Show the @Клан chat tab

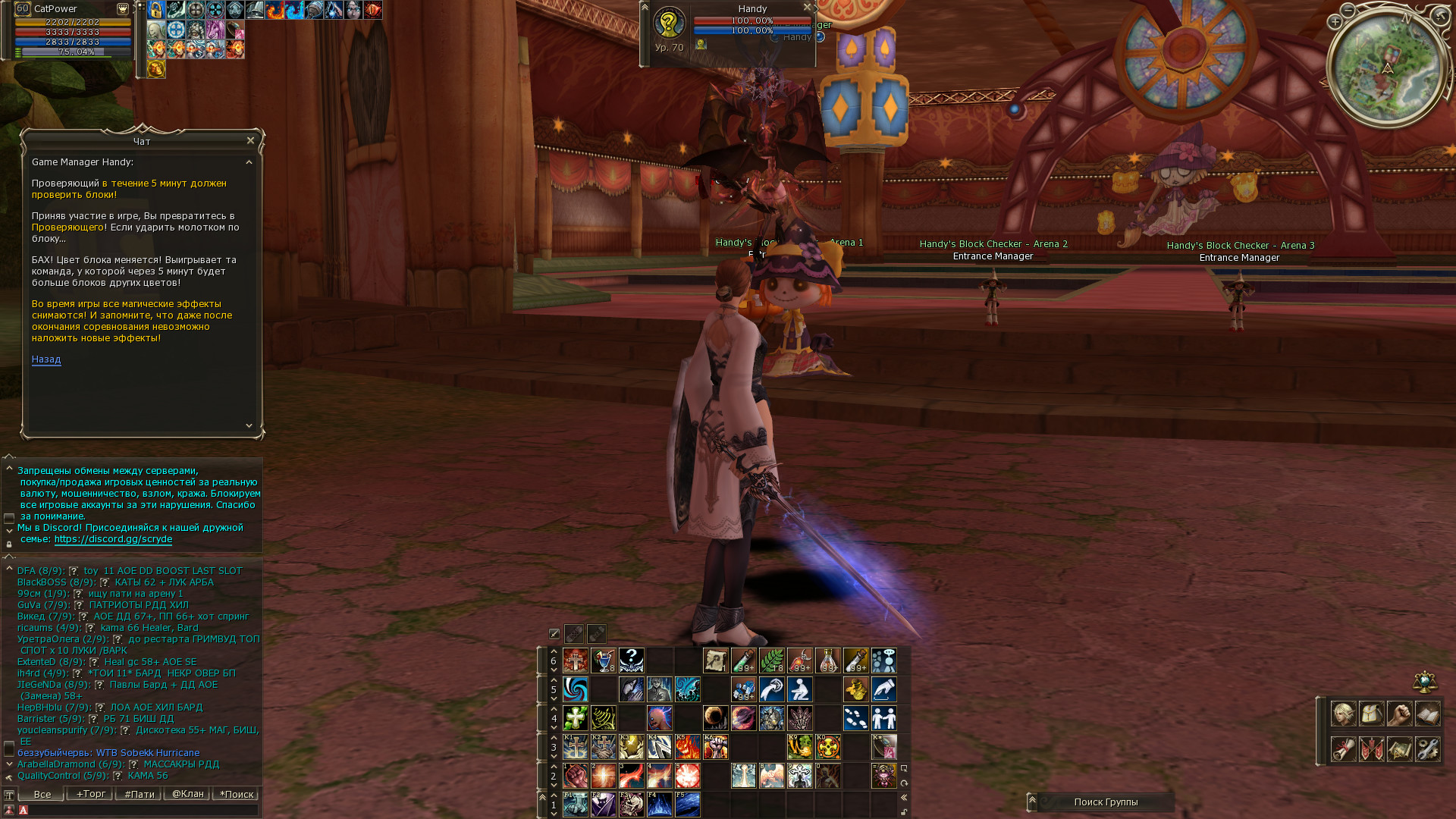(x=187, y=794)
